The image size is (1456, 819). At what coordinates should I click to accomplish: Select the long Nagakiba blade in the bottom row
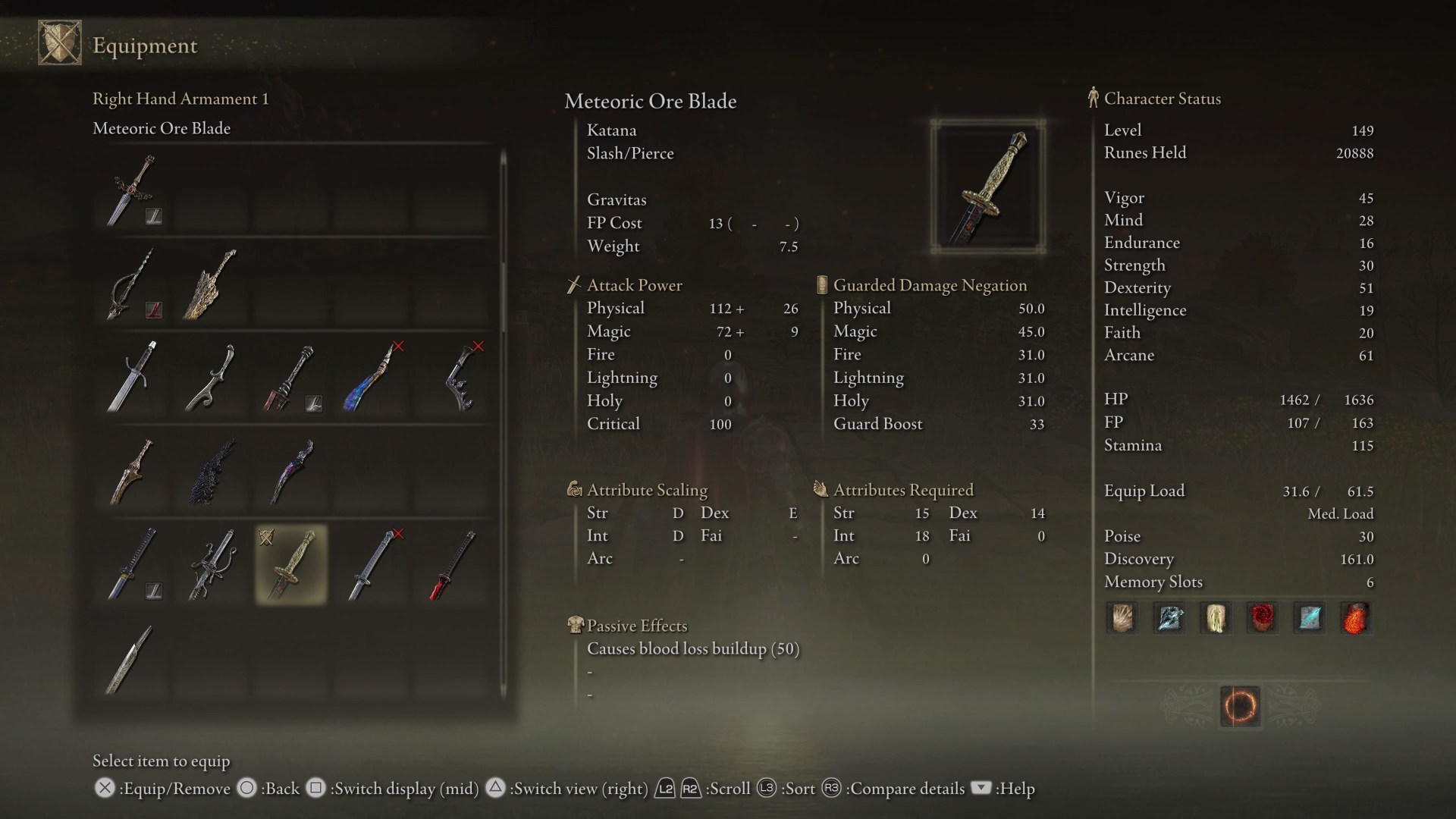point(129,660)
